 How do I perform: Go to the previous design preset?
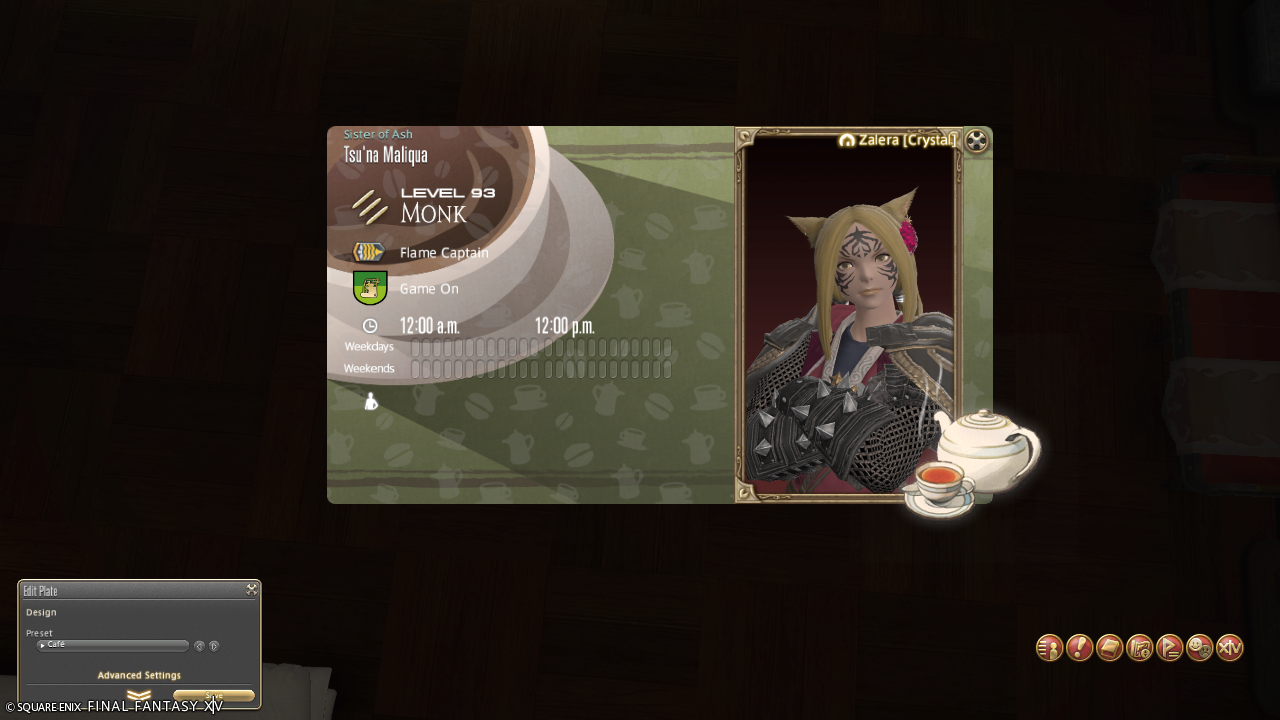click(x=199, y=646)
